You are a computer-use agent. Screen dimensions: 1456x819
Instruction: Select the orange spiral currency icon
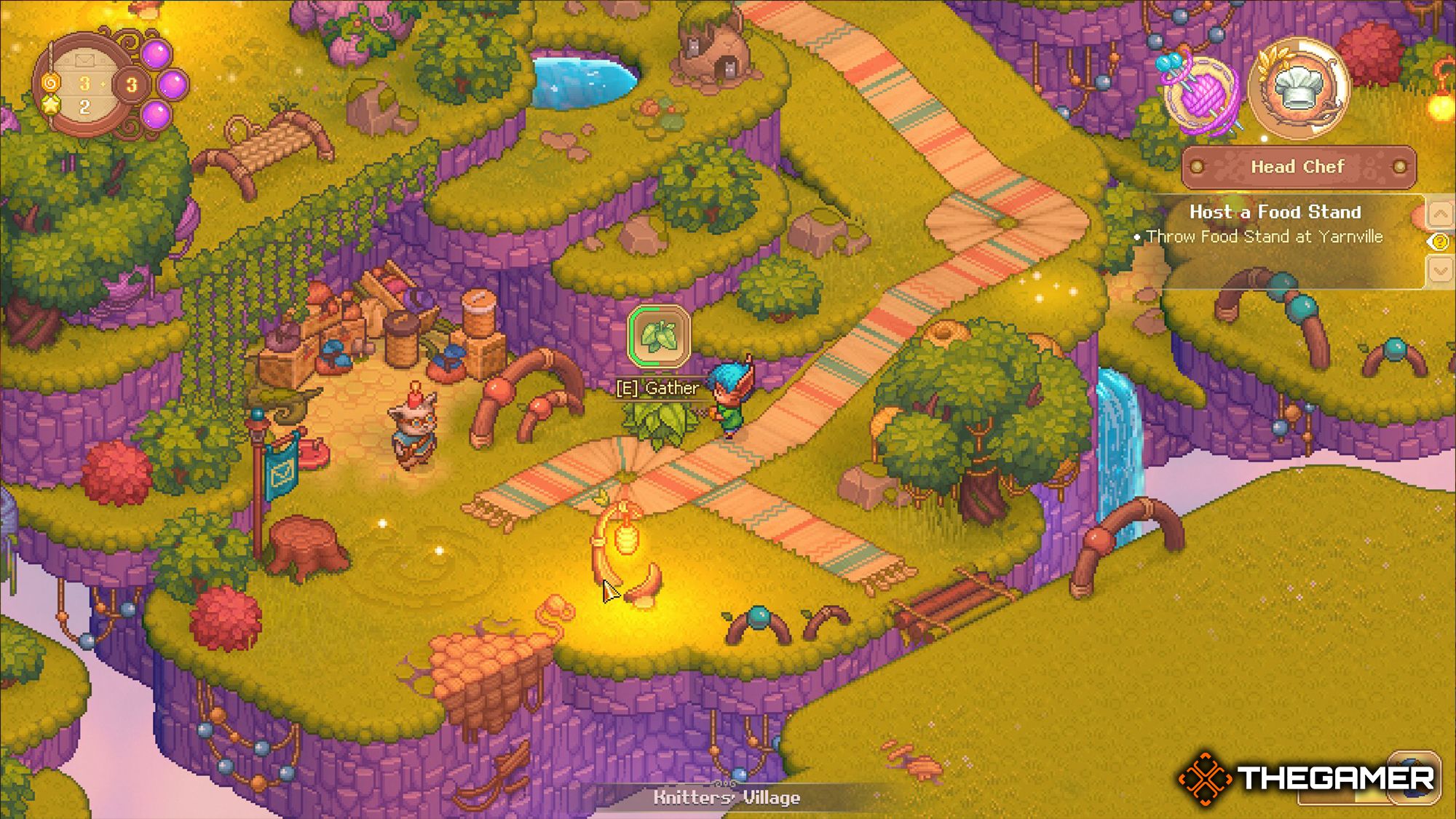click(x=51, y=84)
